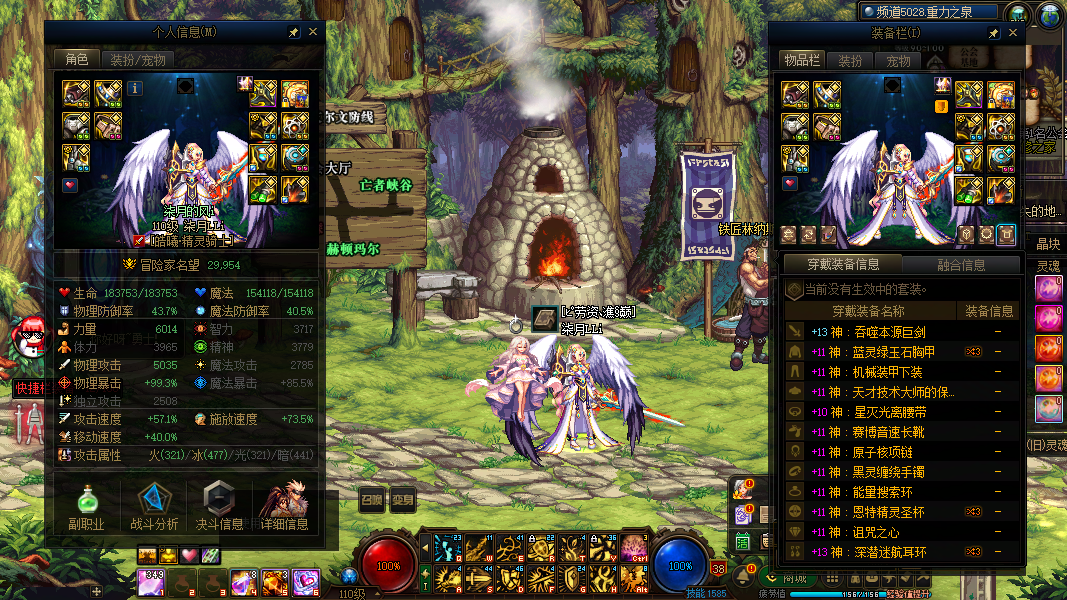Click the 变身 transform button

point(402,500)
